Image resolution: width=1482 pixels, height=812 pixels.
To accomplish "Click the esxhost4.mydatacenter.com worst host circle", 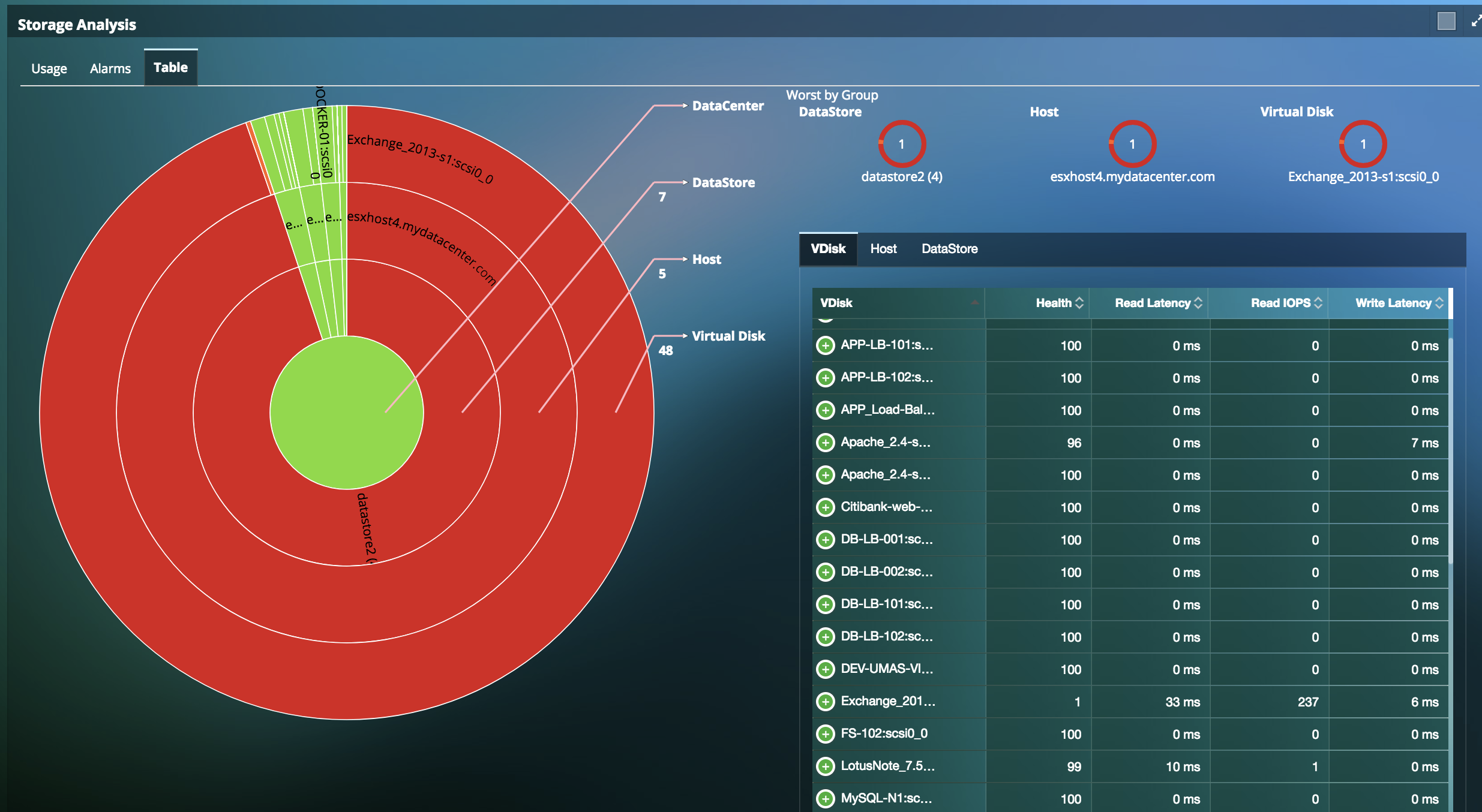I will 1132,144.
